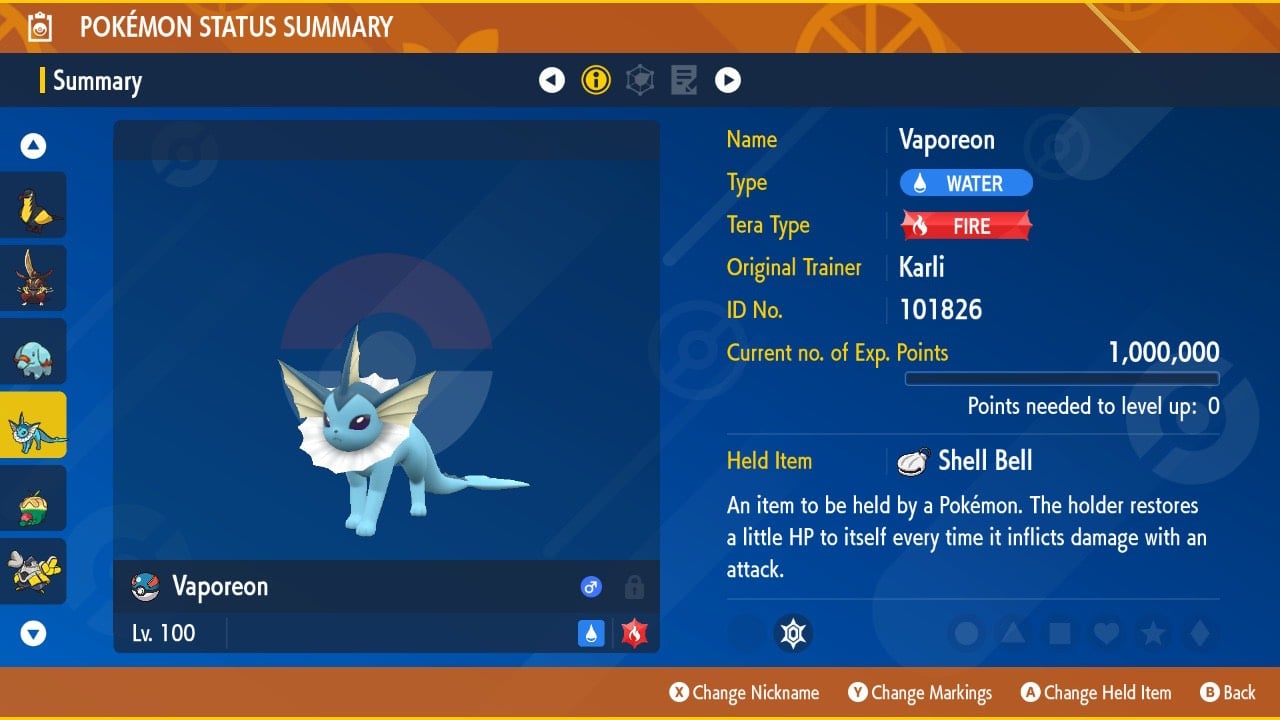Click the experience points progress bar

pos(1062,378)
